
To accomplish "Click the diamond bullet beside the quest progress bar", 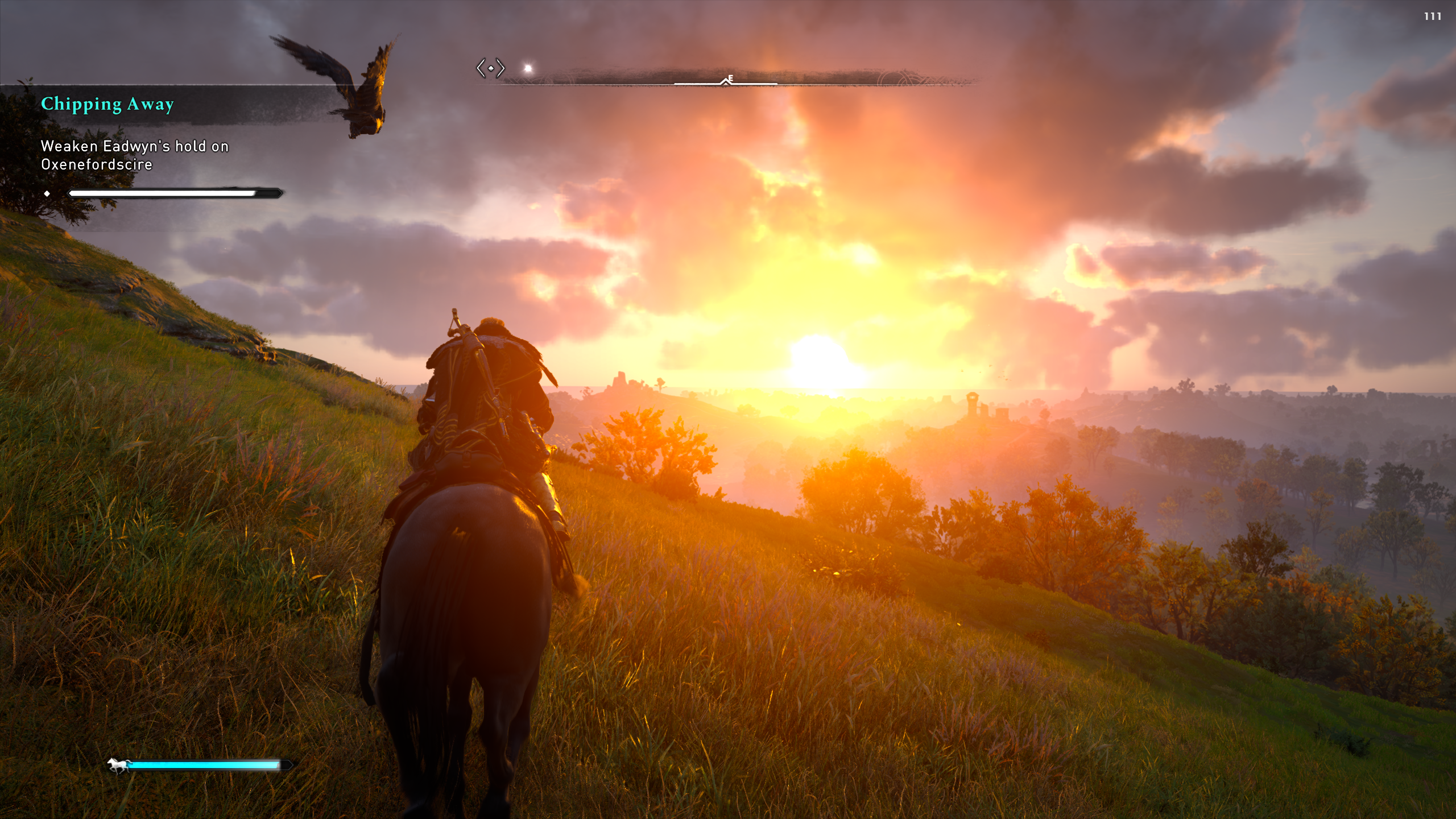I will click(47, 193).
